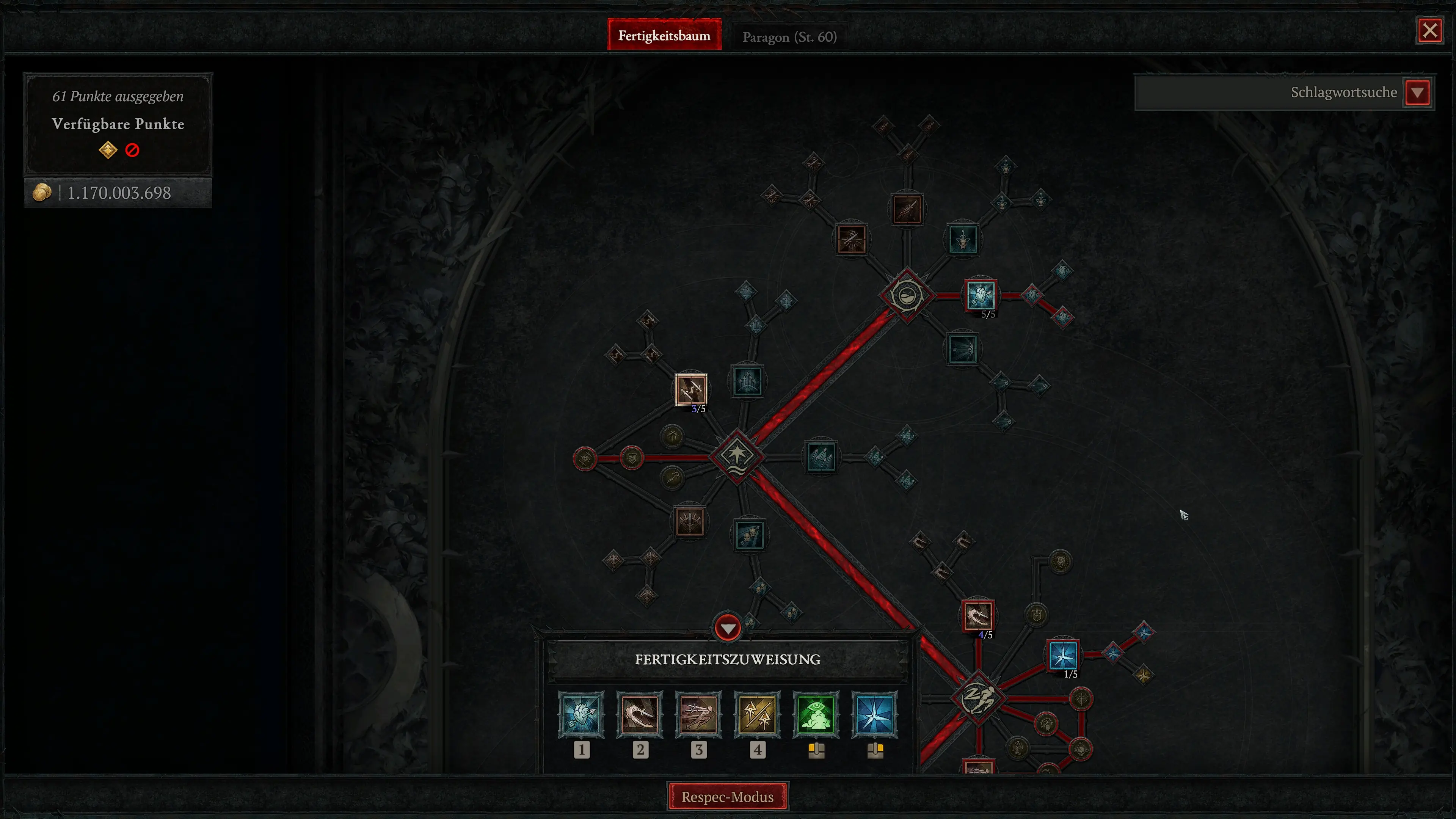
Task: Select the golden arrows skill in slot 4
Action: [758, 714]
